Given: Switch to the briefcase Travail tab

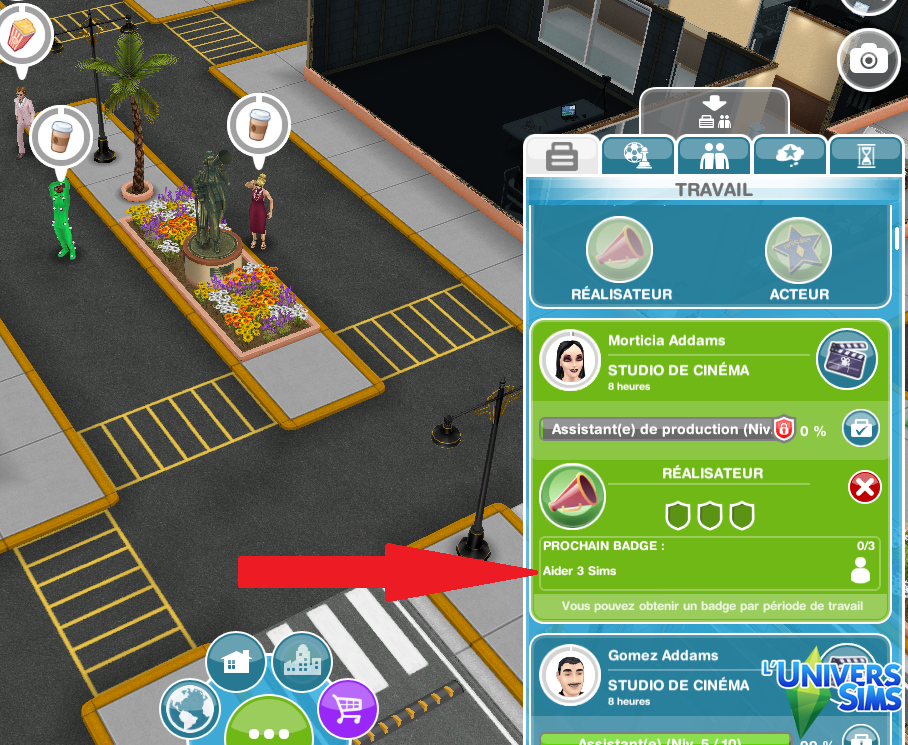Looking at the screenshot, I should click(x=561, y=157).
